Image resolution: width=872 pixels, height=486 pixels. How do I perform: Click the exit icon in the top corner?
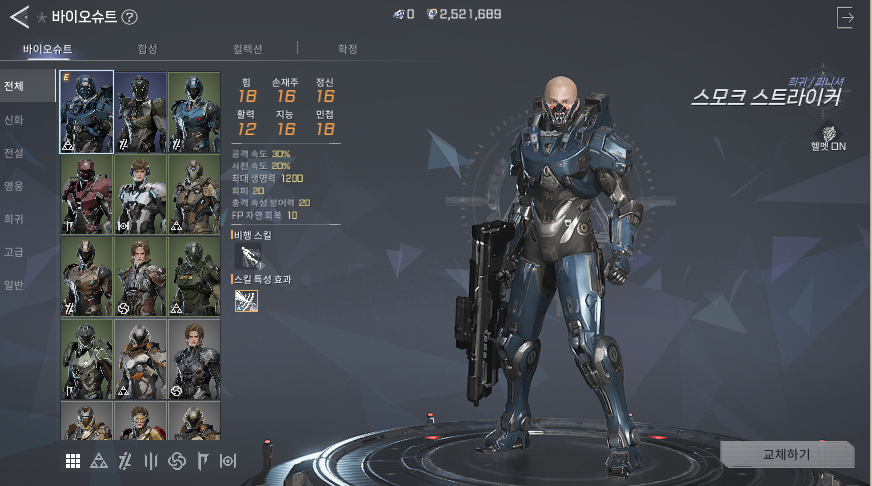(846, 17)
